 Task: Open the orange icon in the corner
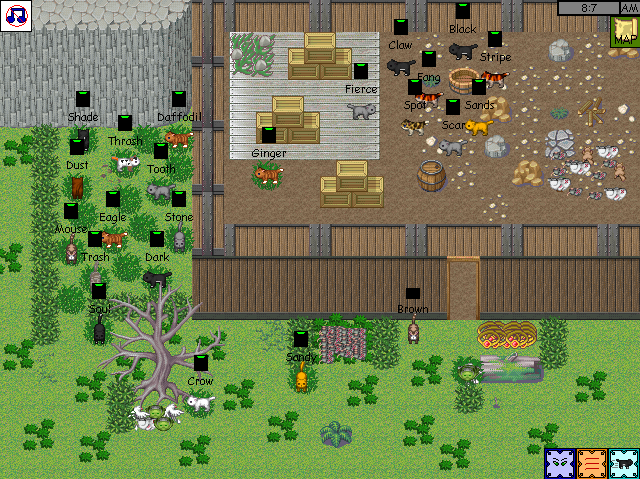tap(592, 463)
